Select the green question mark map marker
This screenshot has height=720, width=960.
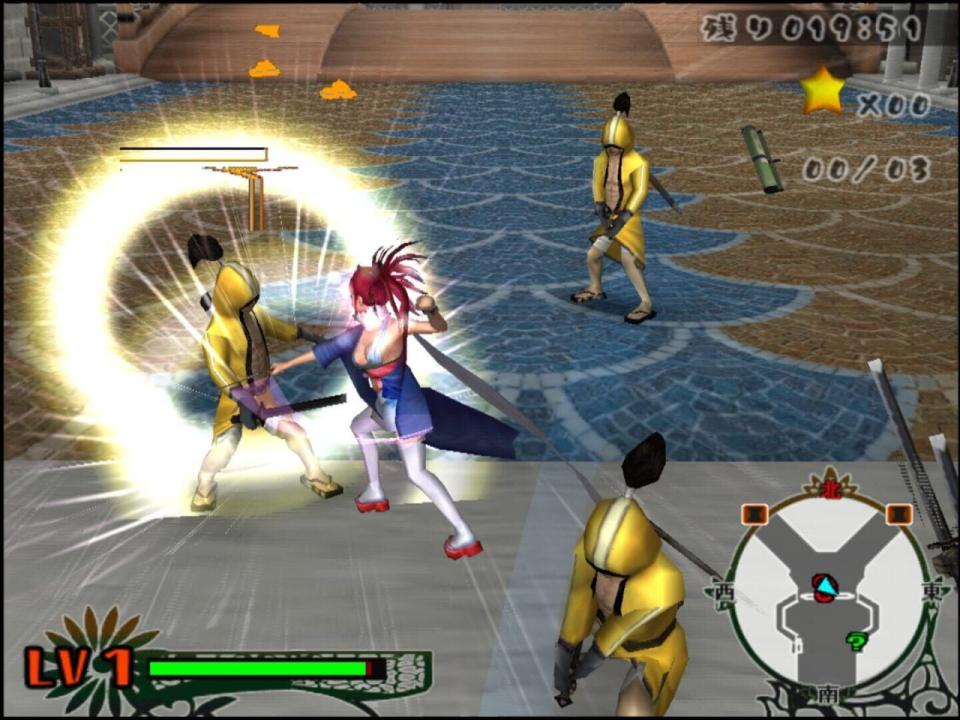855,641
